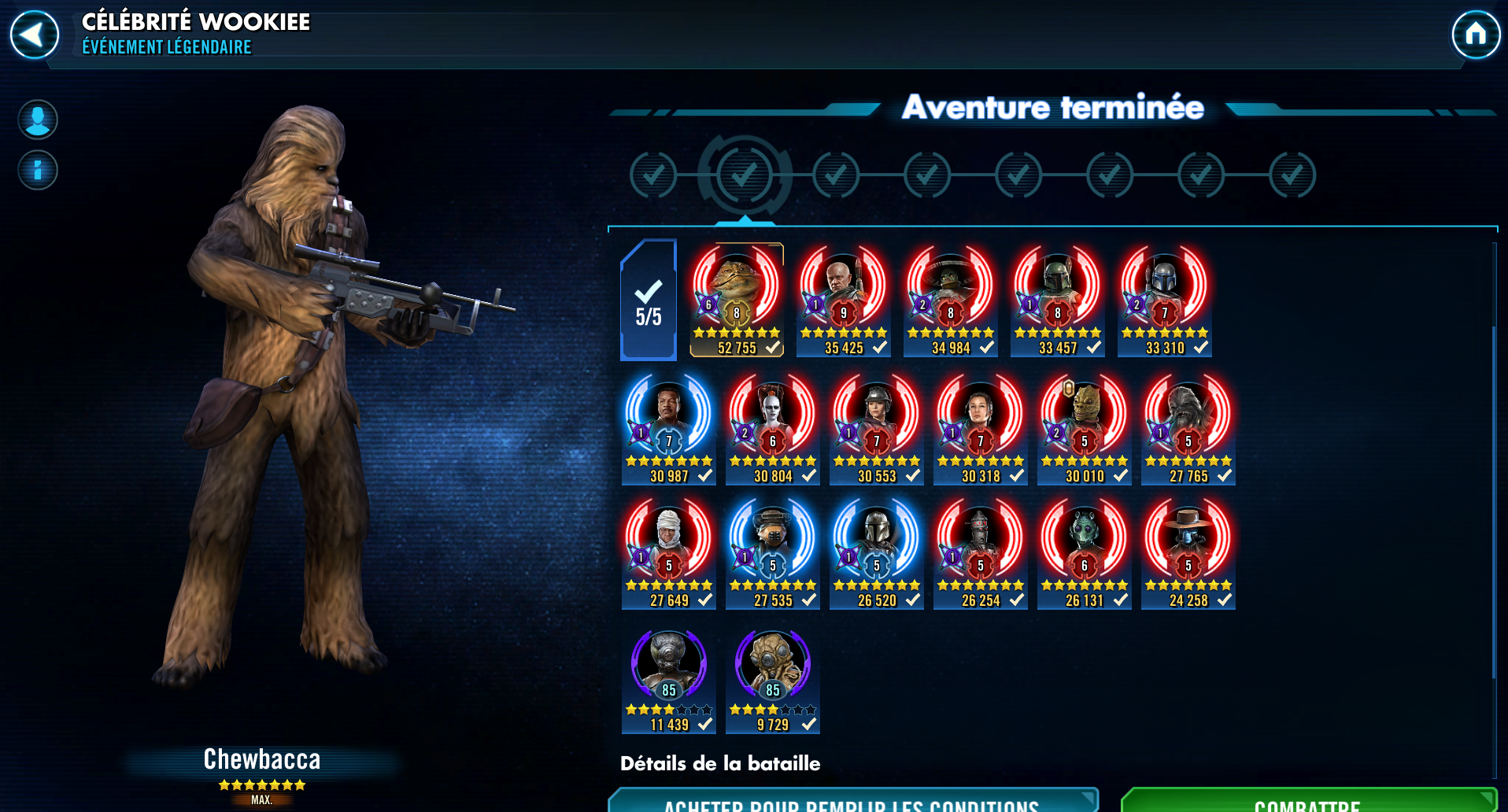
Task: Click Acheter pour remplir les conditions
Action: coord(852,801)
